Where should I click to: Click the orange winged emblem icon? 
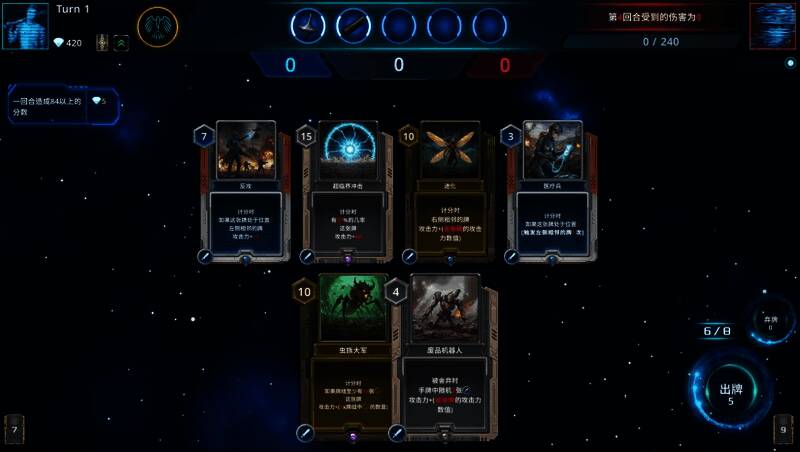coord(158,28)
